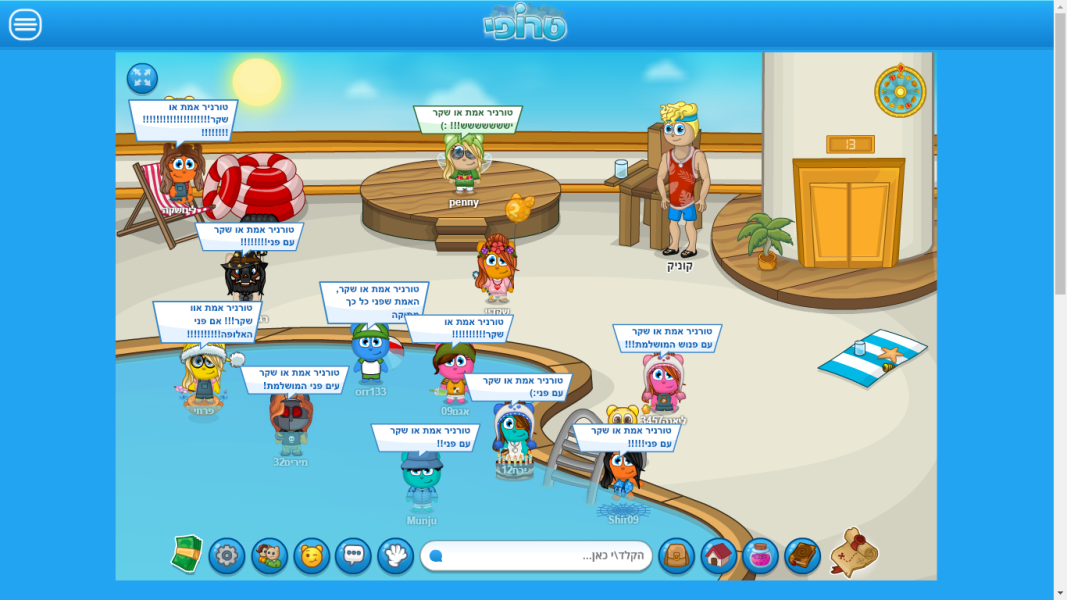
Task: Open the brown book journal
Action: [x=802, y=556]
